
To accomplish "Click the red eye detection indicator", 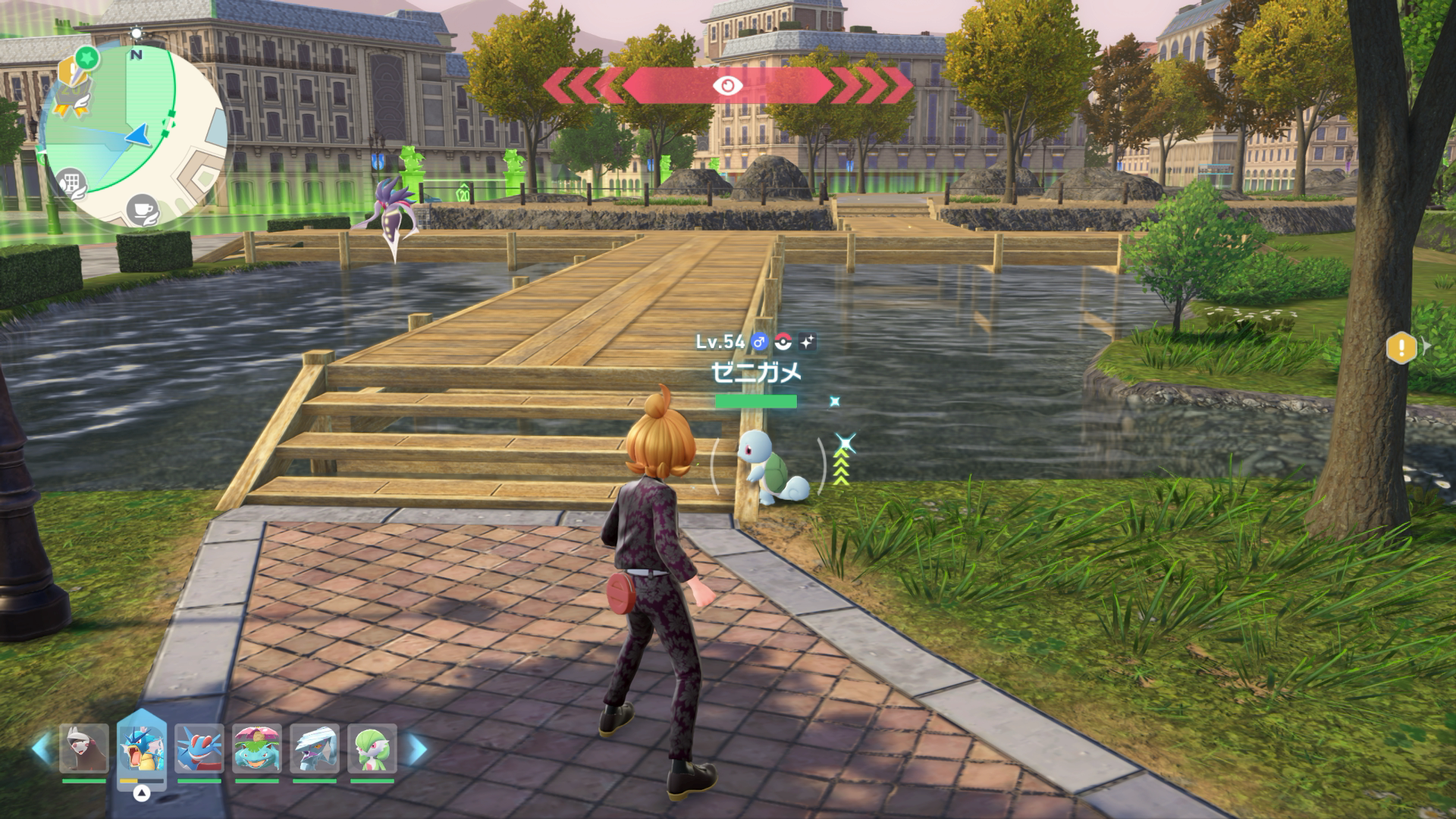I will (727, 86).
